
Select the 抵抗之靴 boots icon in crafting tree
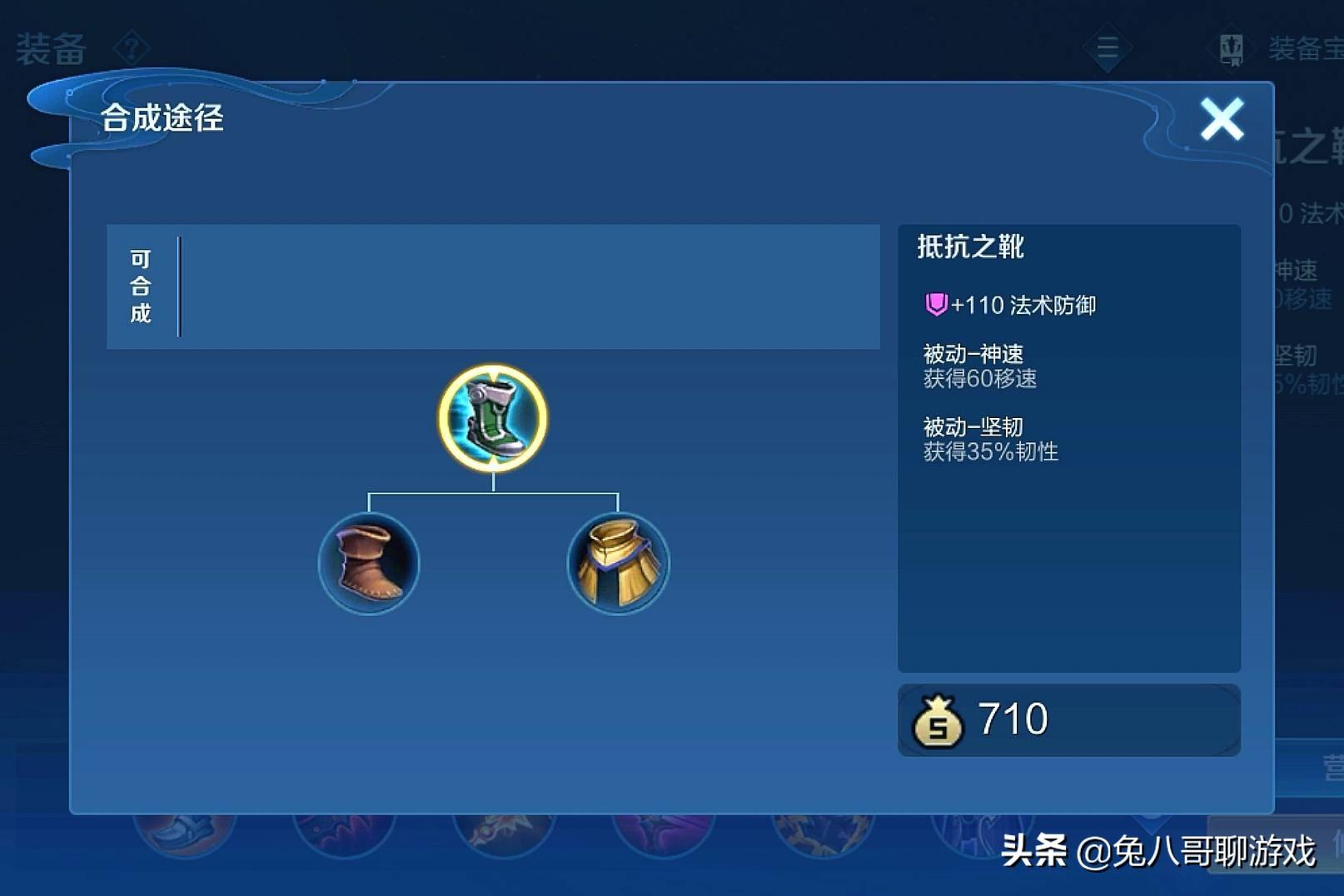(492, 419)
